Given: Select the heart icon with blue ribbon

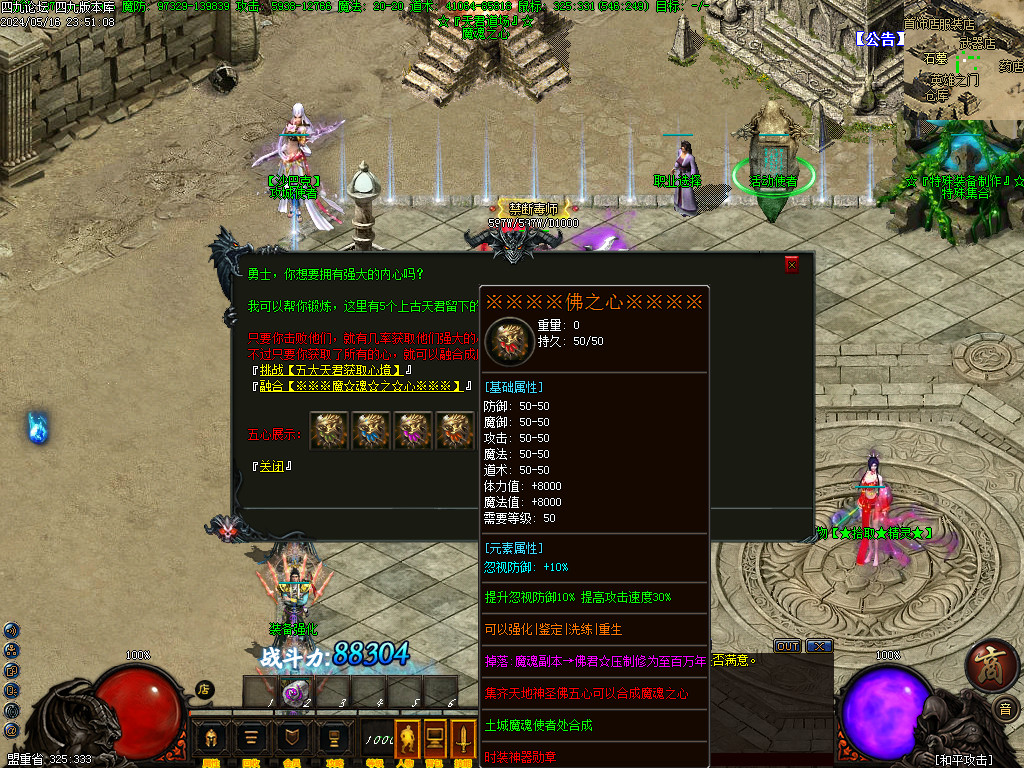Looking at the screenshot, I should (370, 431).
